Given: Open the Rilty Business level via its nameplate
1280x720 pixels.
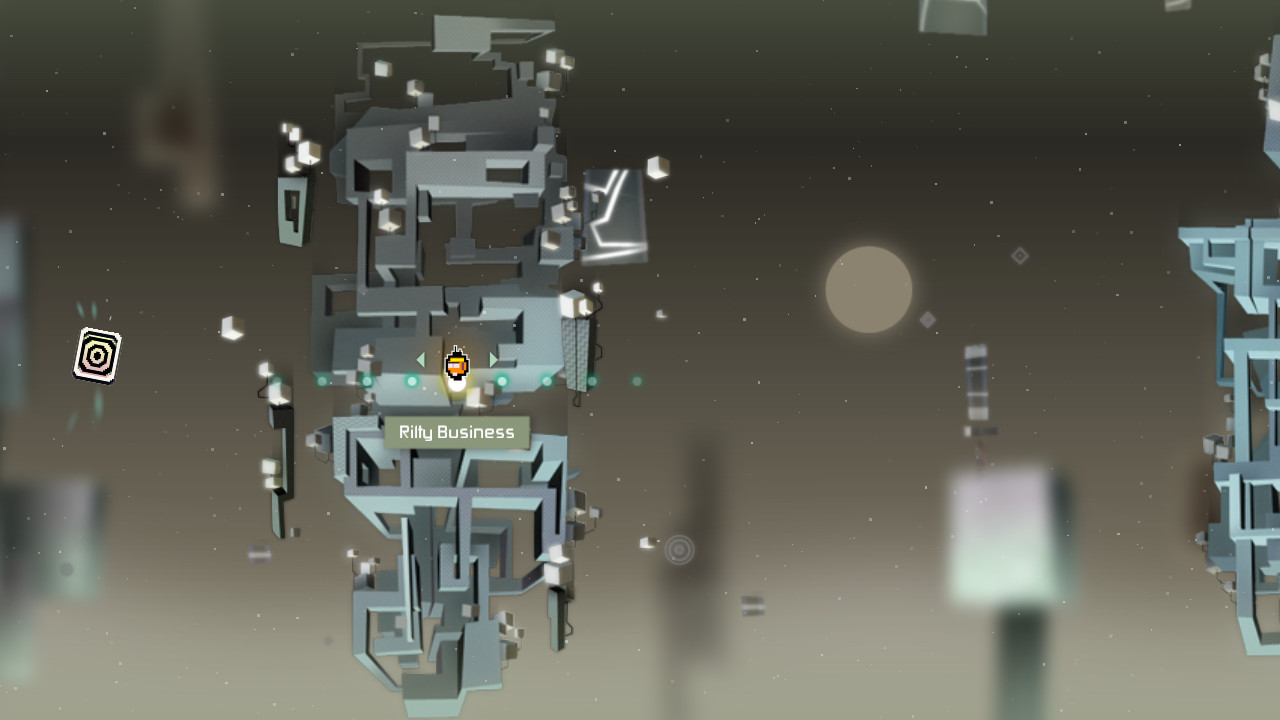Looking at the screenshot, I should 455,432.
